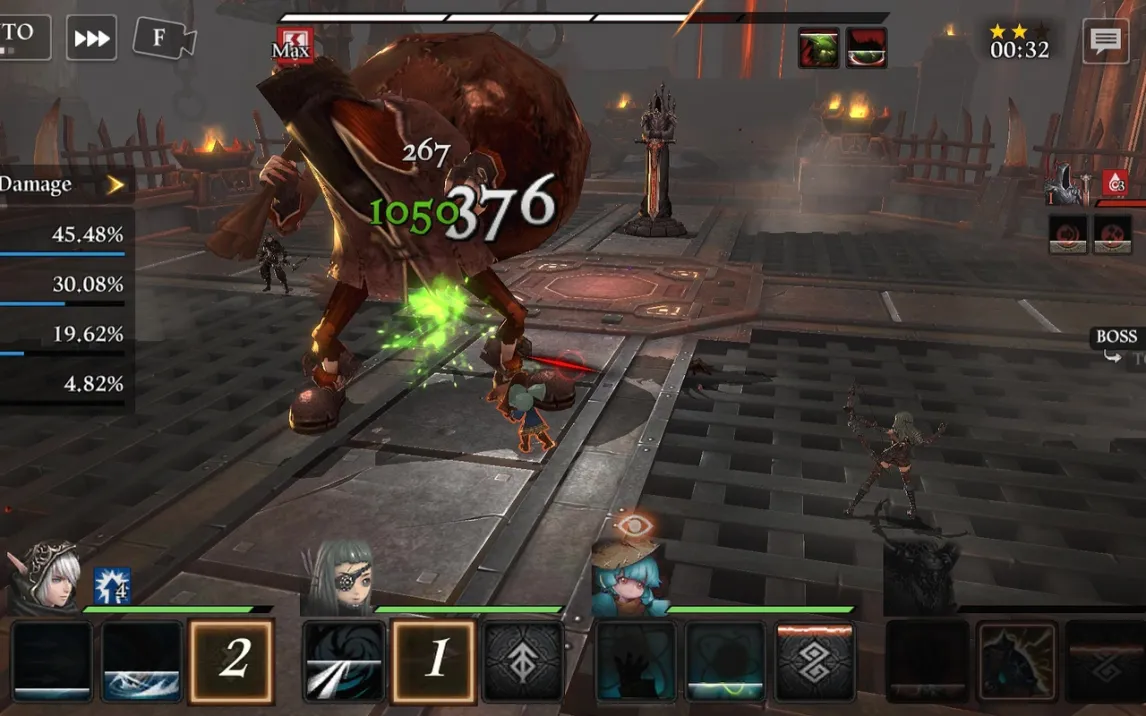
Task: Expand the Damage panel arrow
Action: pyautogui.click(x=116, y=185)
